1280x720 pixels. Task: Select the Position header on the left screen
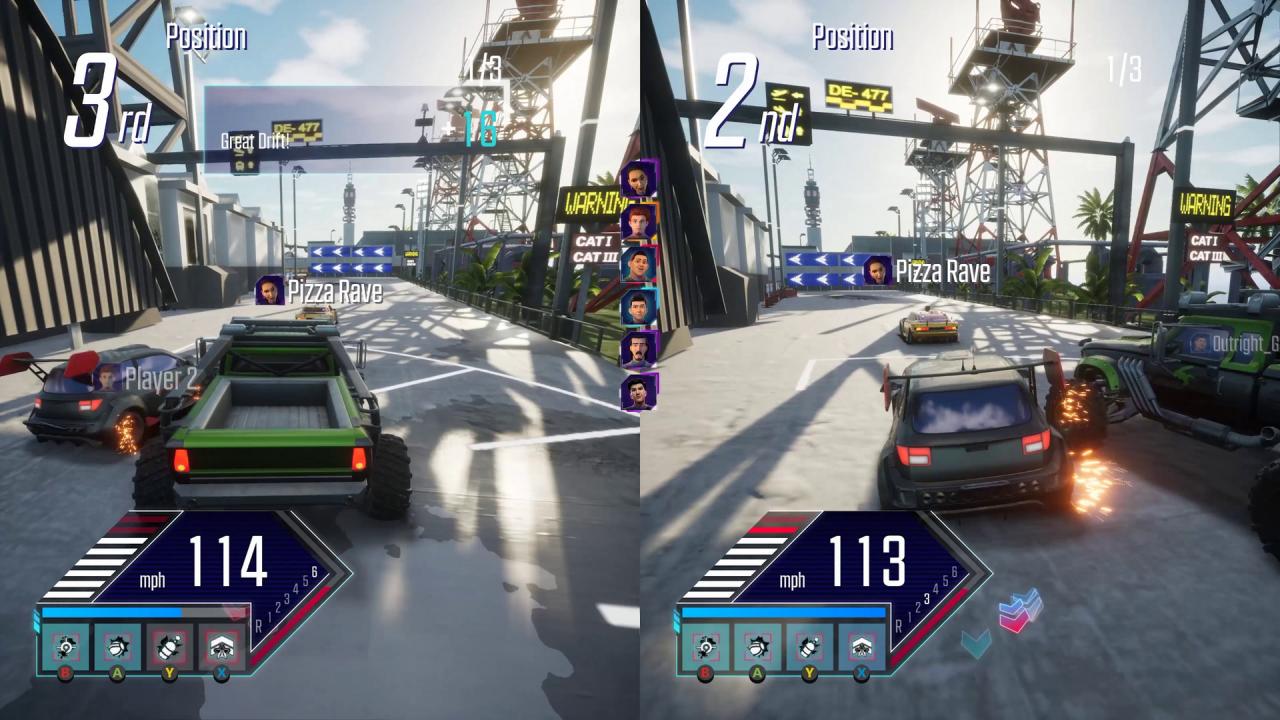[x=205, y=39]
